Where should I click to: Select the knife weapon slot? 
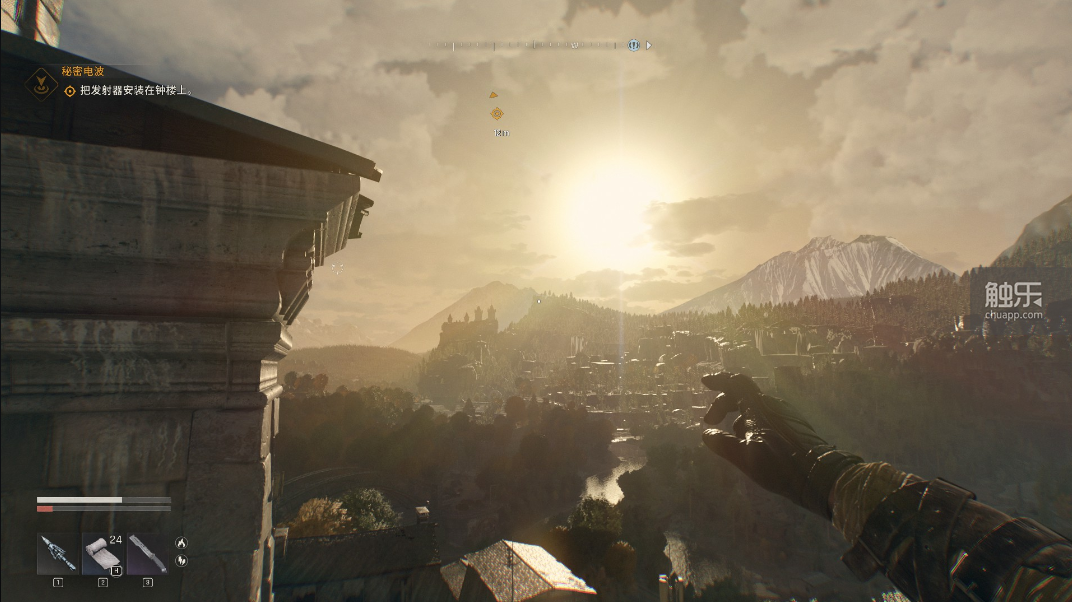click(147, 554)
